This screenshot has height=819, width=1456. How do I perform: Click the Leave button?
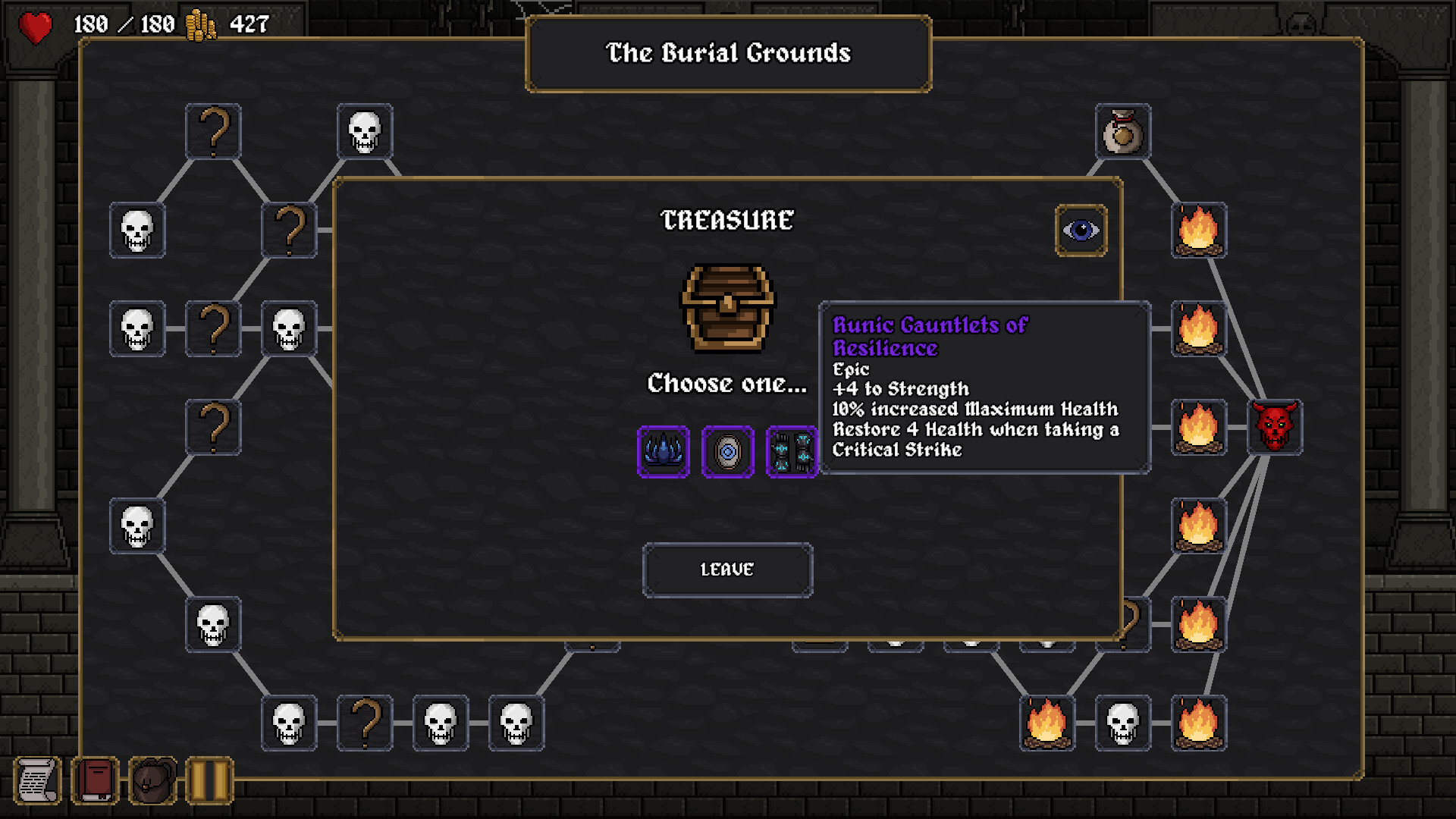click(x=726, y=570)
